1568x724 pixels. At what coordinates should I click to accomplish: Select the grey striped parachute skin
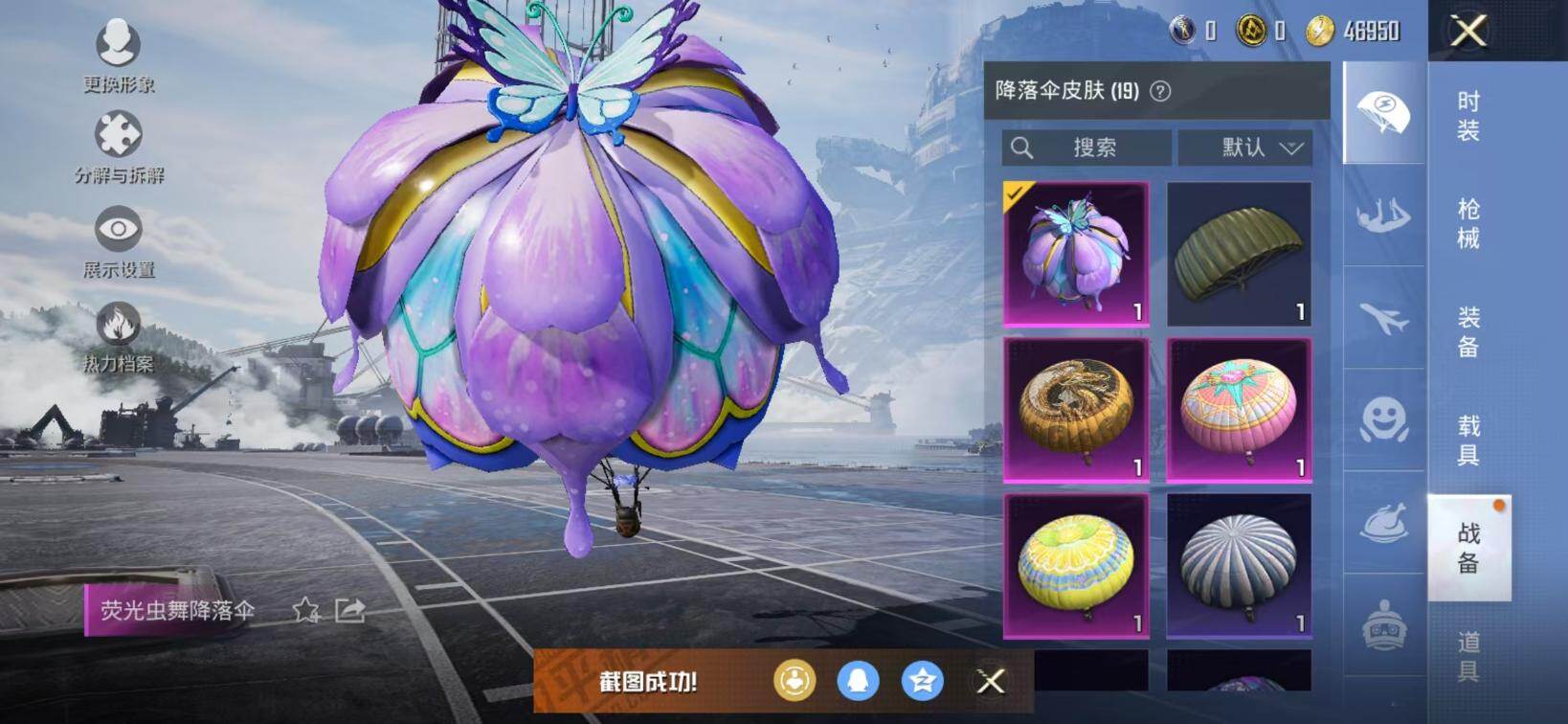(x=1239, y=565)
